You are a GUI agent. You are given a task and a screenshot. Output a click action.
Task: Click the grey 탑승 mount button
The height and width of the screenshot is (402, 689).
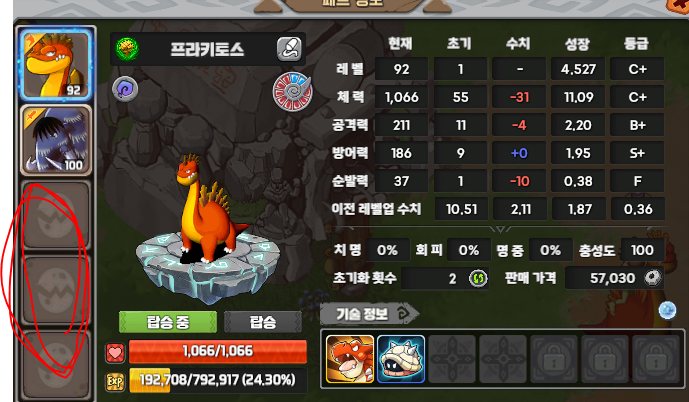[x=264, y=321]
